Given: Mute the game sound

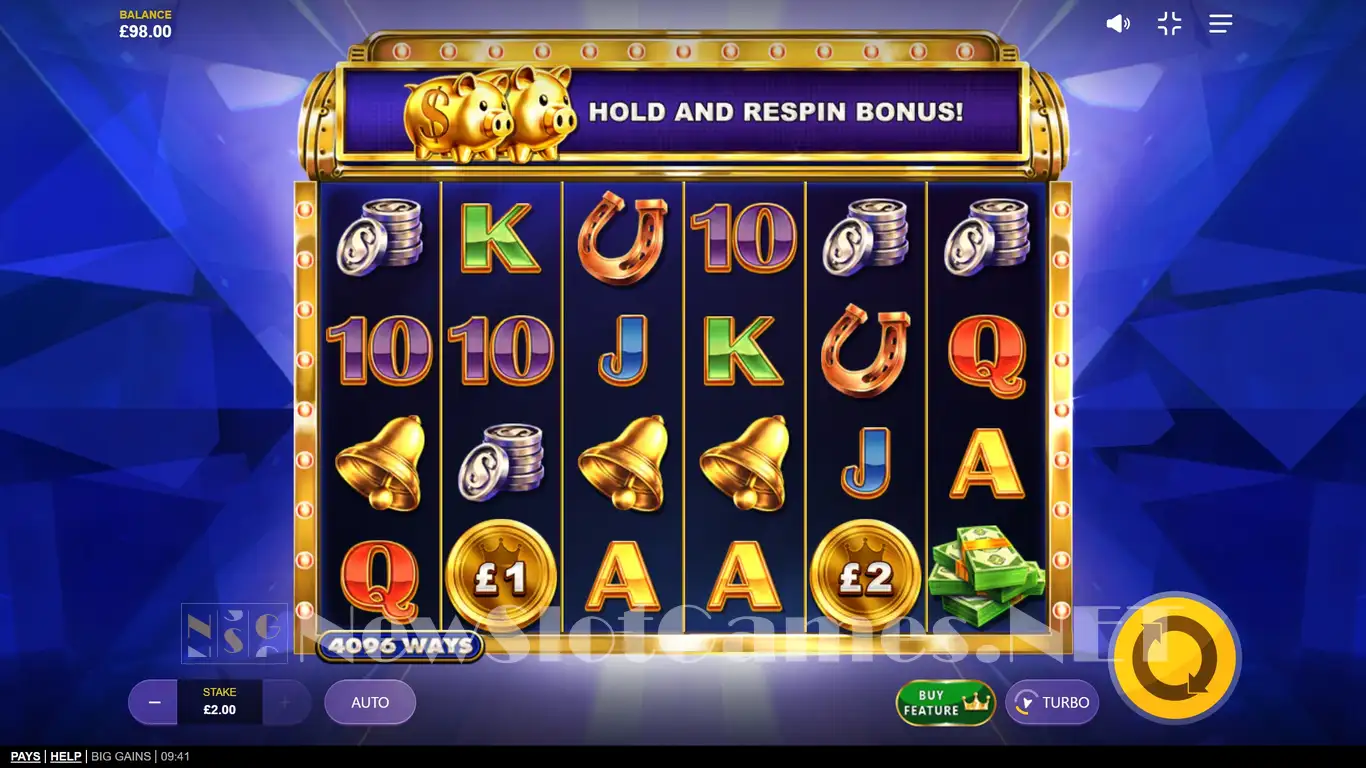Looking at the screenshot, I should [x=1117, y=24].
